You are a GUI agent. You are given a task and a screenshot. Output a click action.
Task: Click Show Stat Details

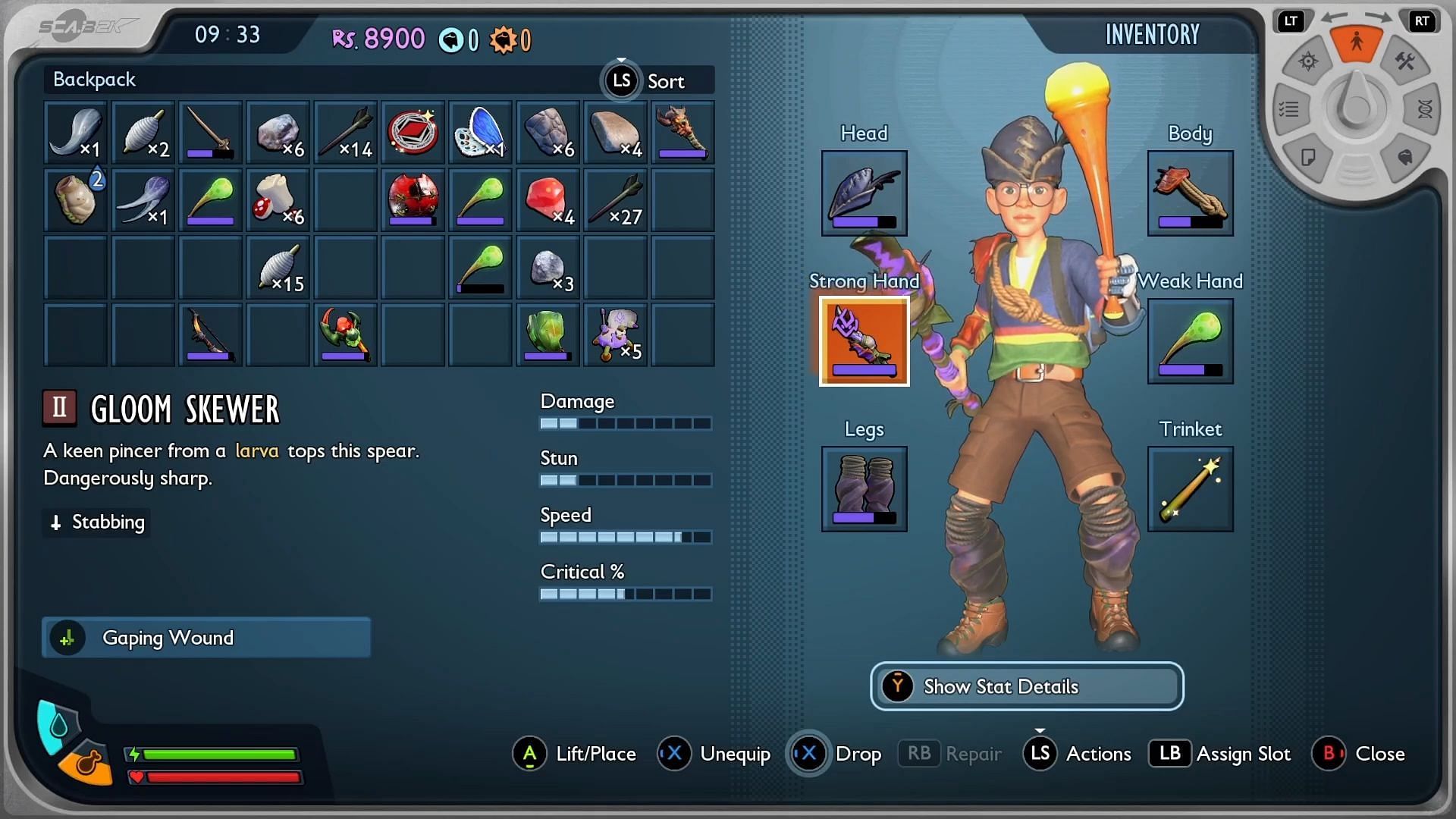[1027, 686]
